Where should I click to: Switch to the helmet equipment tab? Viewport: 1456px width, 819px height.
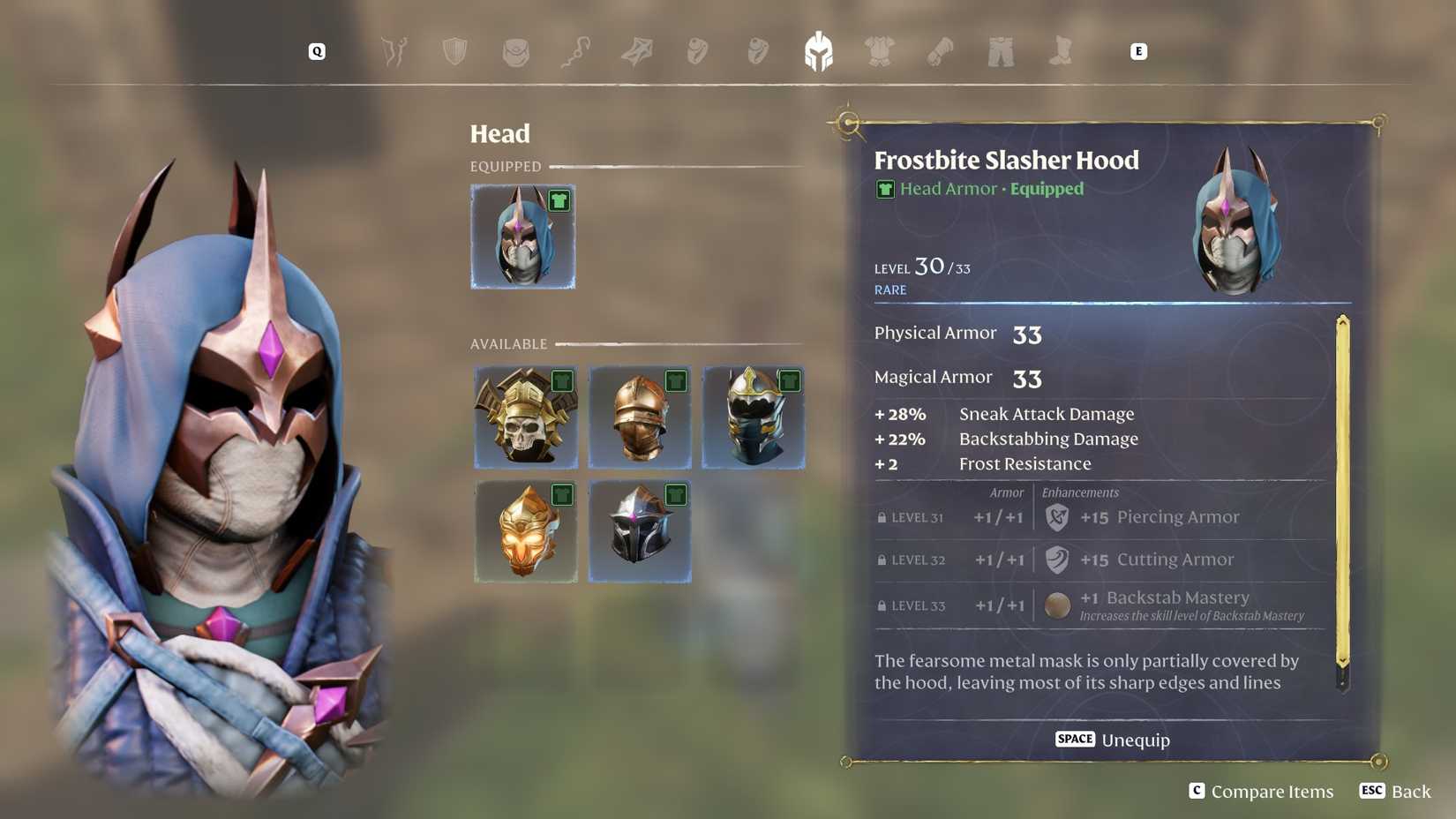[819, 51]
